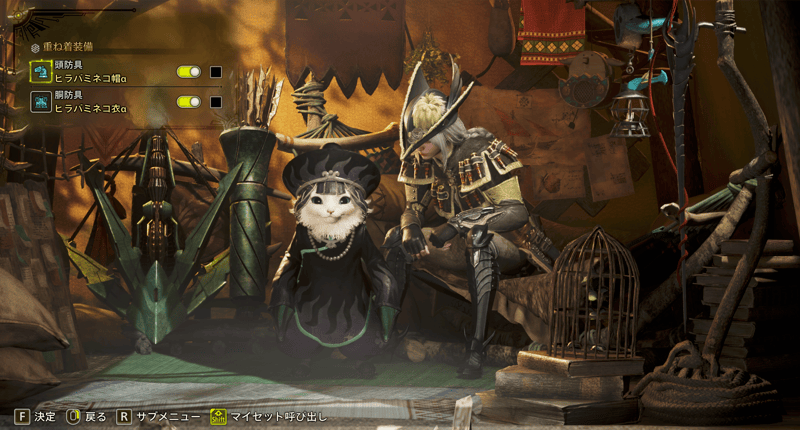800x430 pixels.
Task: Toggle body armor ヒラバミネコ衣α display switch
Action: point(189,101)
